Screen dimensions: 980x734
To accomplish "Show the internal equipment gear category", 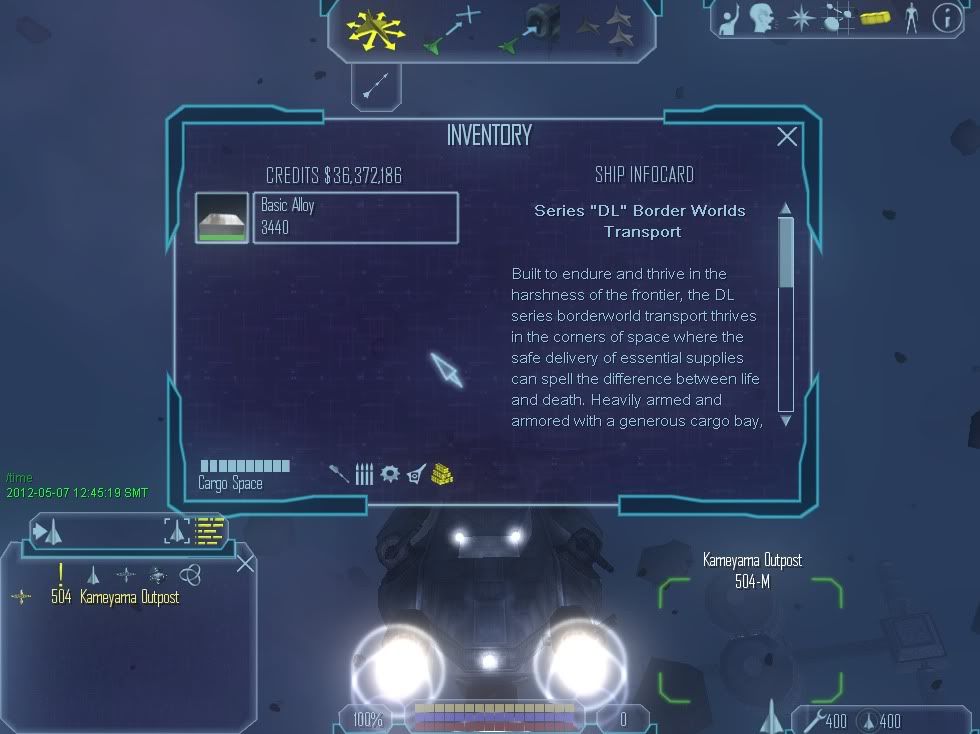I will [x=390, y=474].
